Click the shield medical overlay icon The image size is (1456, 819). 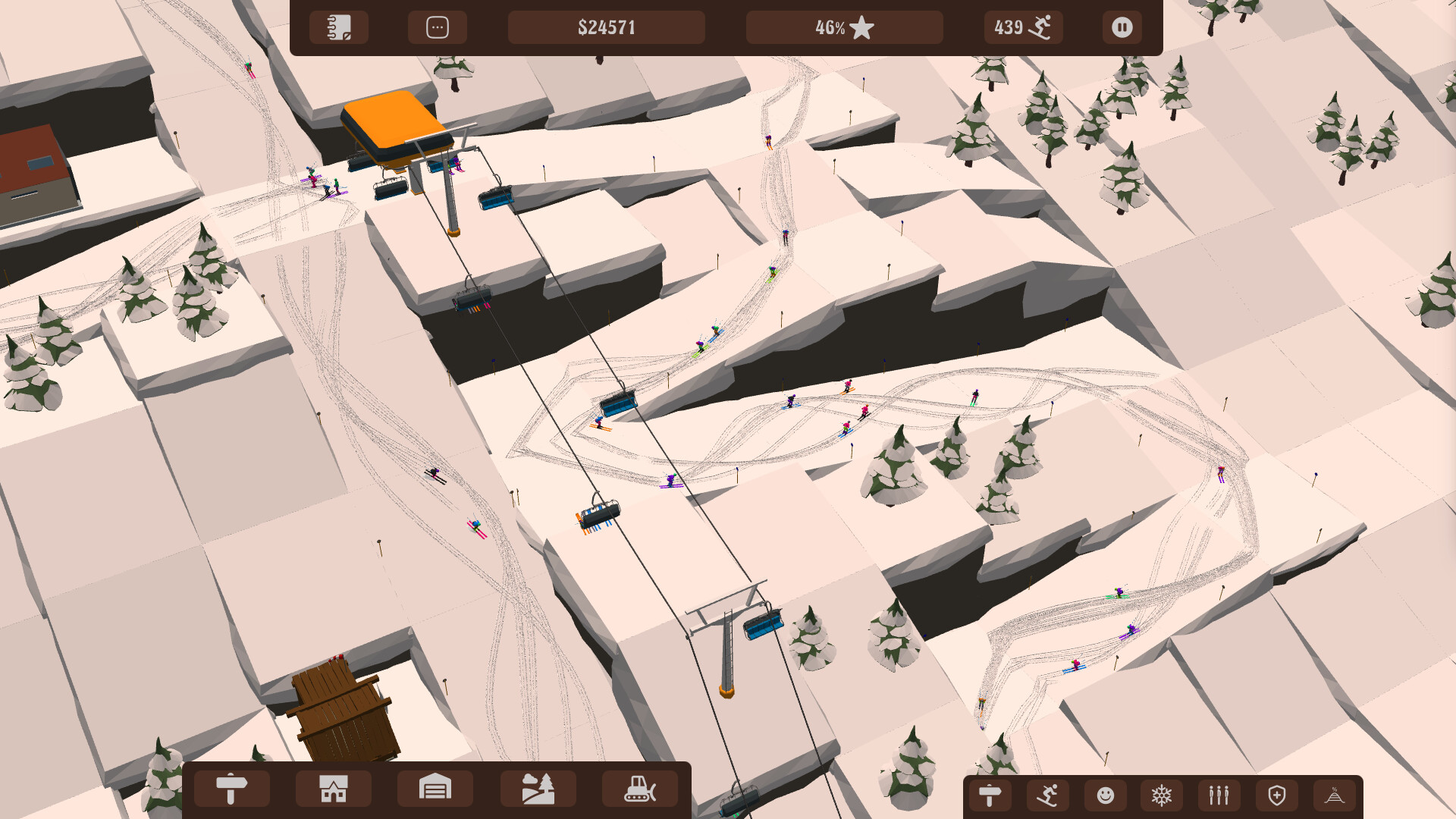click(1276, 795)
